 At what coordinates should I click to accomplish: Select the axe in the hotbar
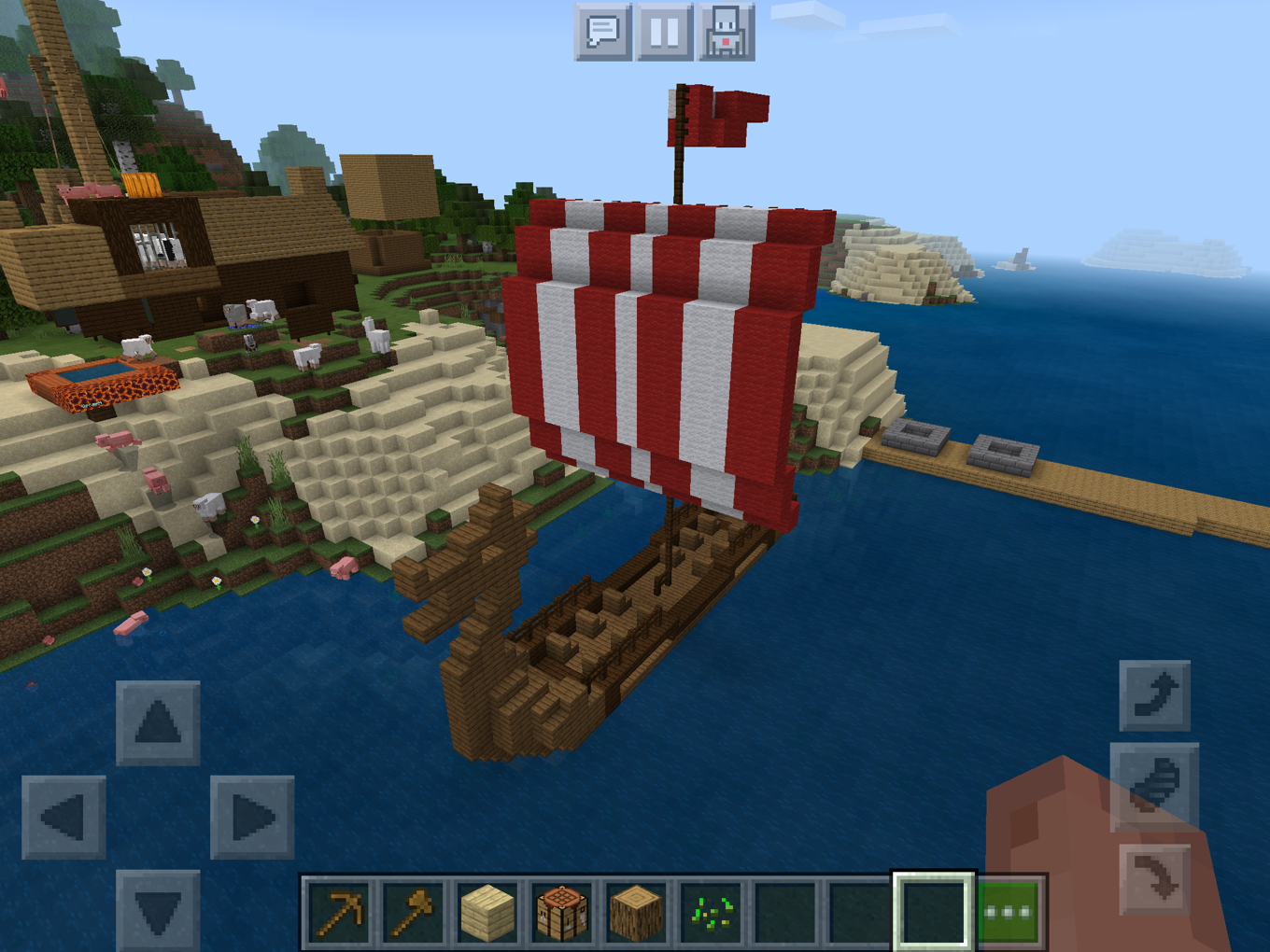[412, 910]
